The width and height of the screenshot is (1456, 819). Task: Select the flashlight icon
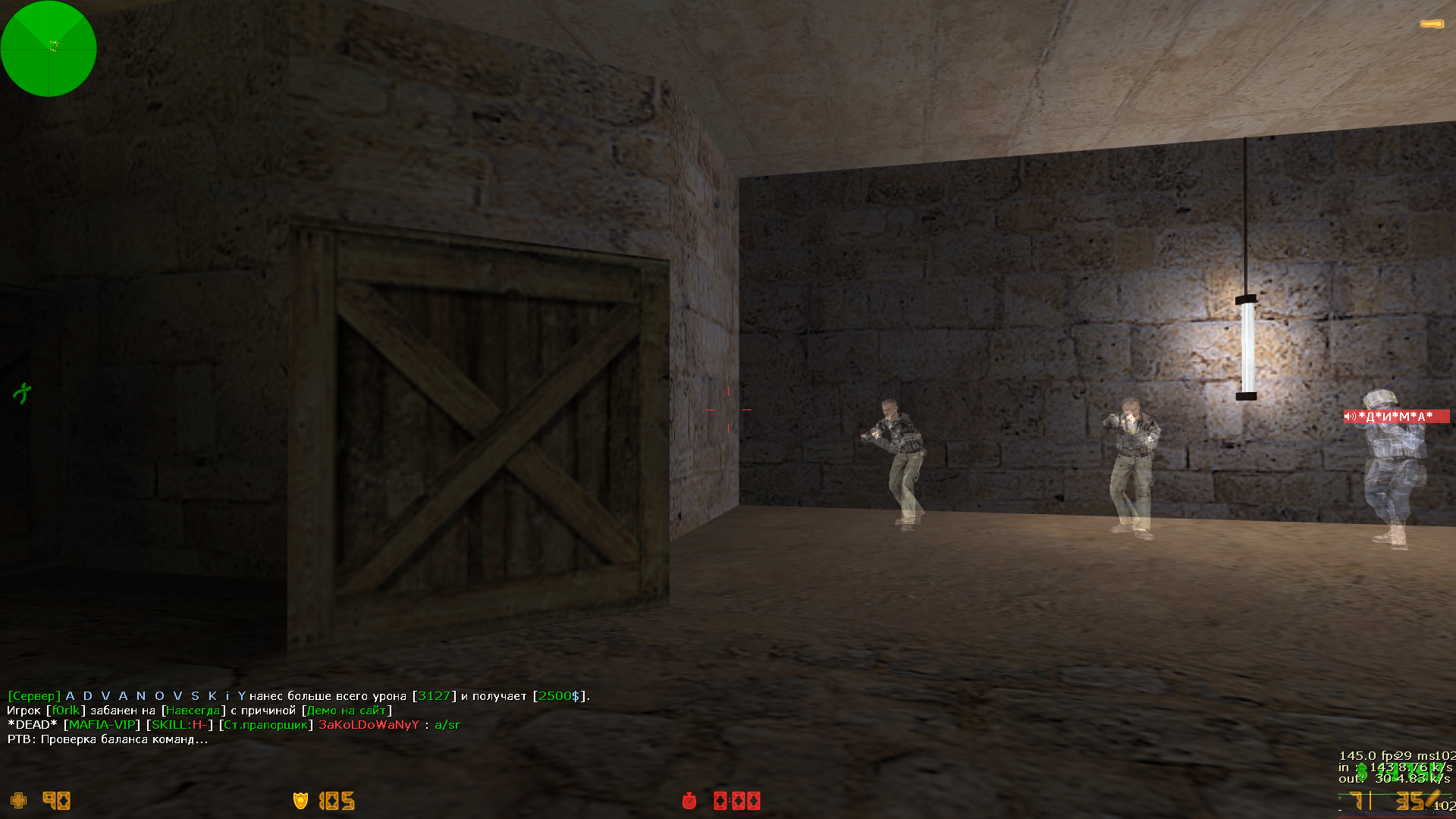1432,24
